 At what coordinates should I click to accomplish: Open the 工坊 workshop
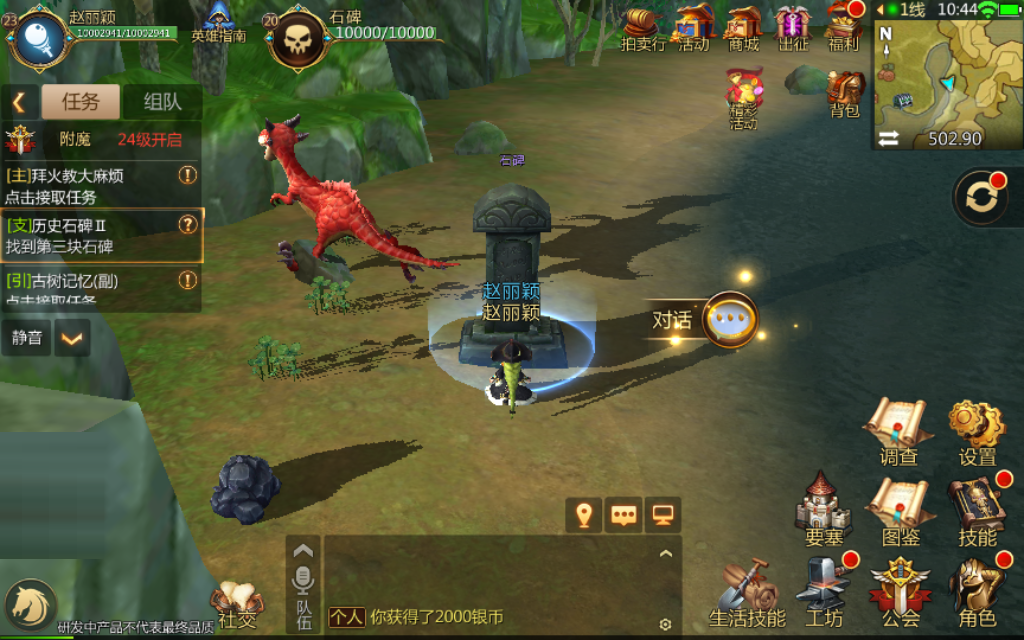pos(824,592)
